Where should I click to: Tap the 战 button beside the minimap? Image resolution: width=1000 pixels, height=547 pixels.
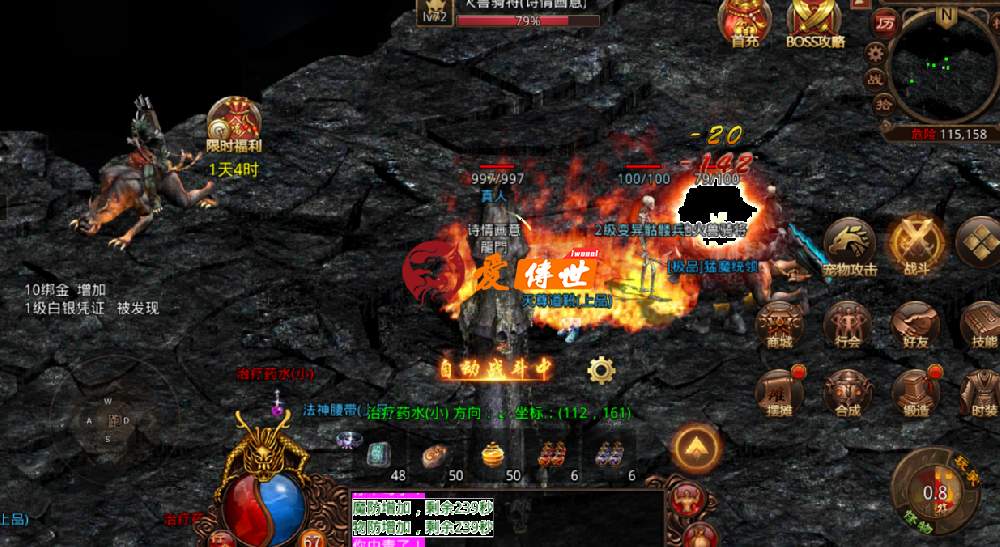coord(875,78)
